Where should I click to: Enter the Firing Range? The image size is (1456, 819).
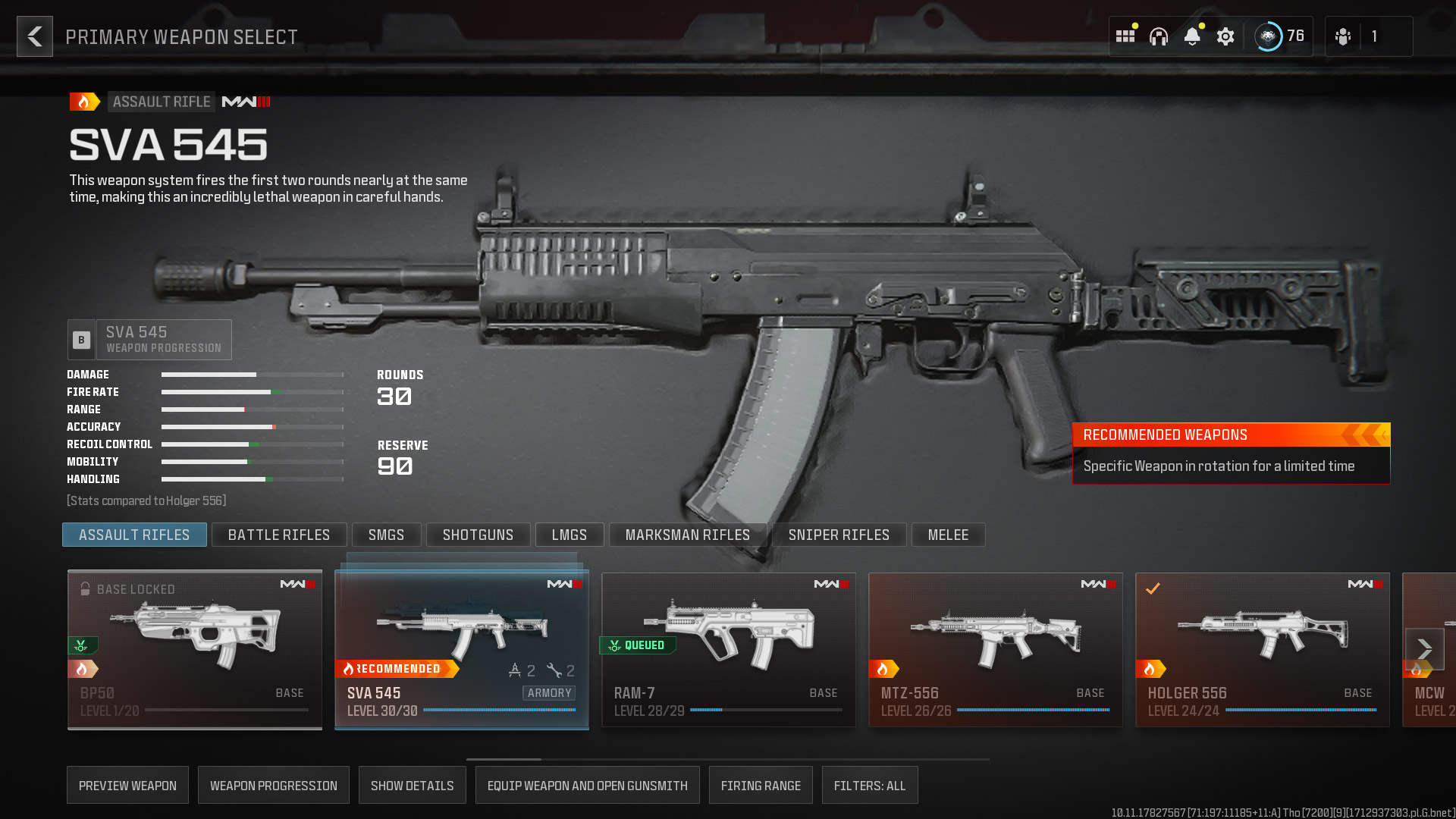point(761,785)
